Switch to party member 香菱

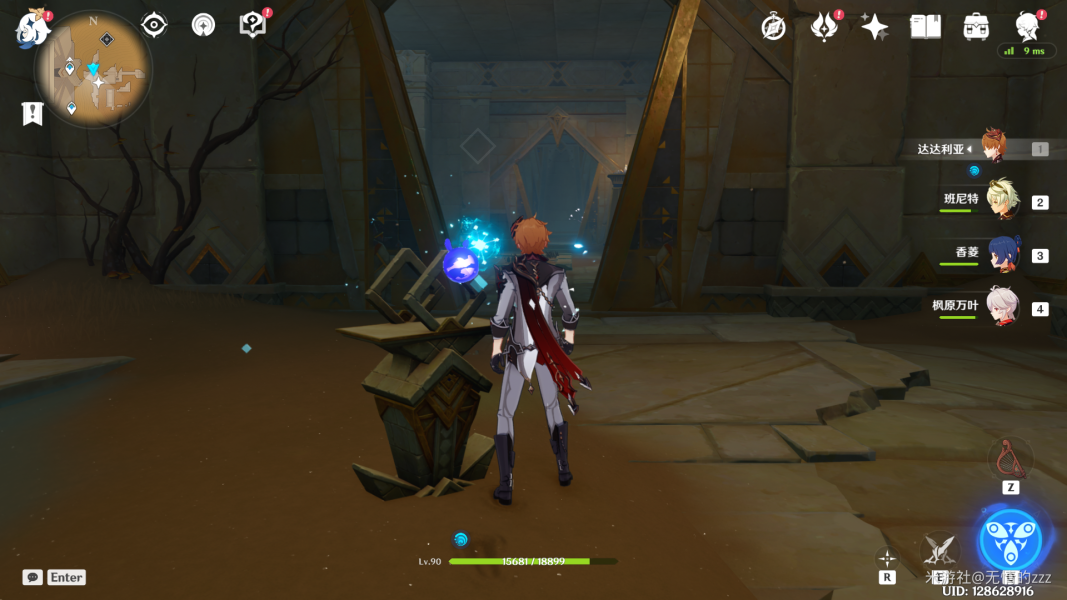point(1001,253)
